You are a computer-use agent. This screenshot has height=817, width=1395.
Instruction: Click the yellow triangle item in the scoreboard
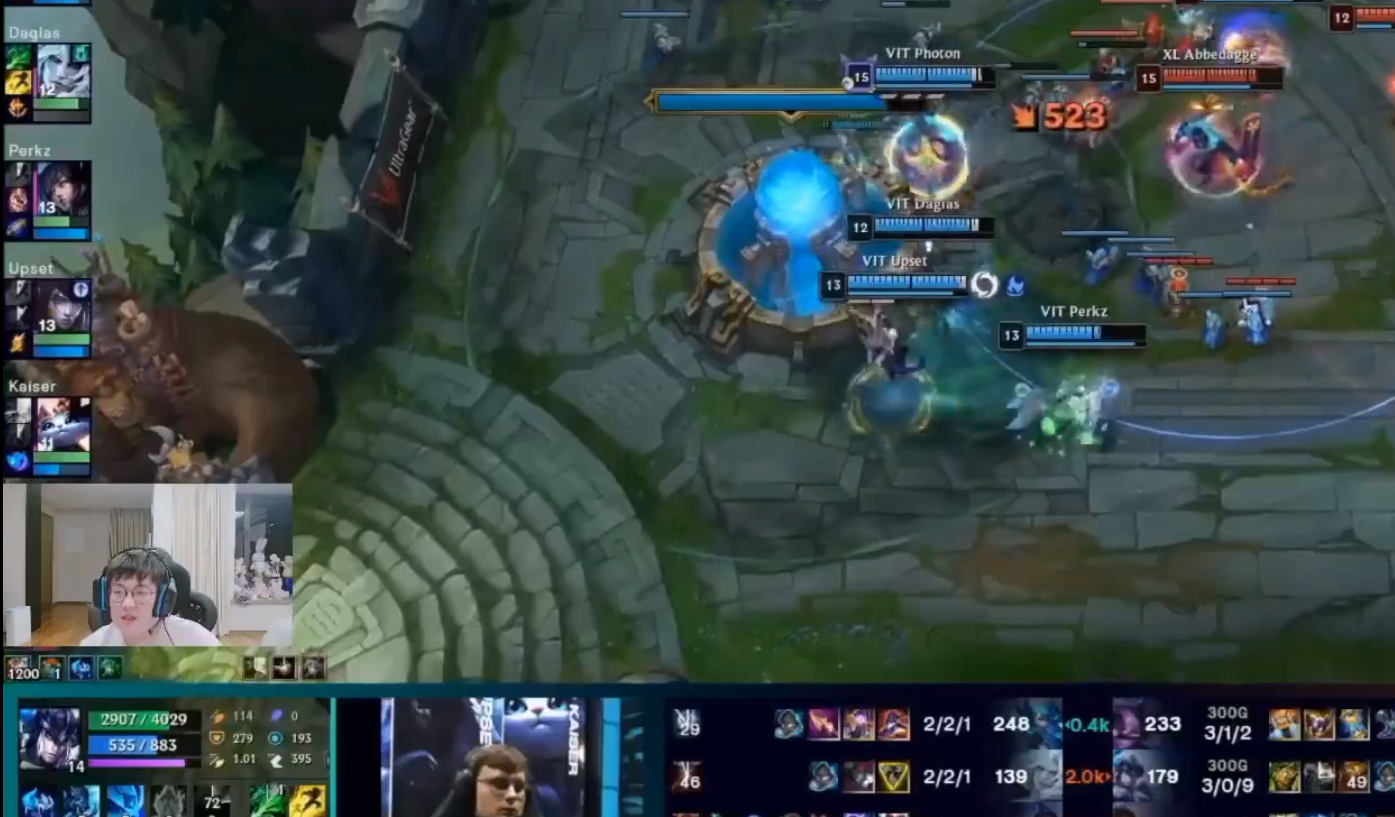click(893, 777)
